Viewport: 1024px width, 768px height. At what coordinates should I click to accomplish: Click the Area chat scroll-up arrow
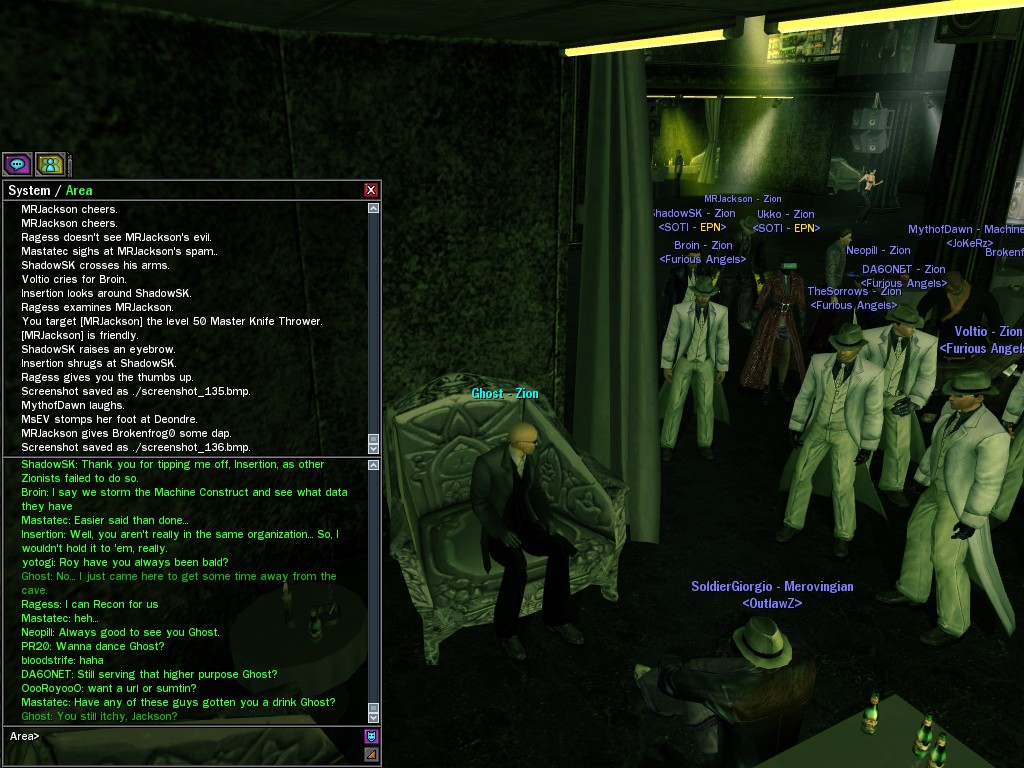click(x=374, y=465)
